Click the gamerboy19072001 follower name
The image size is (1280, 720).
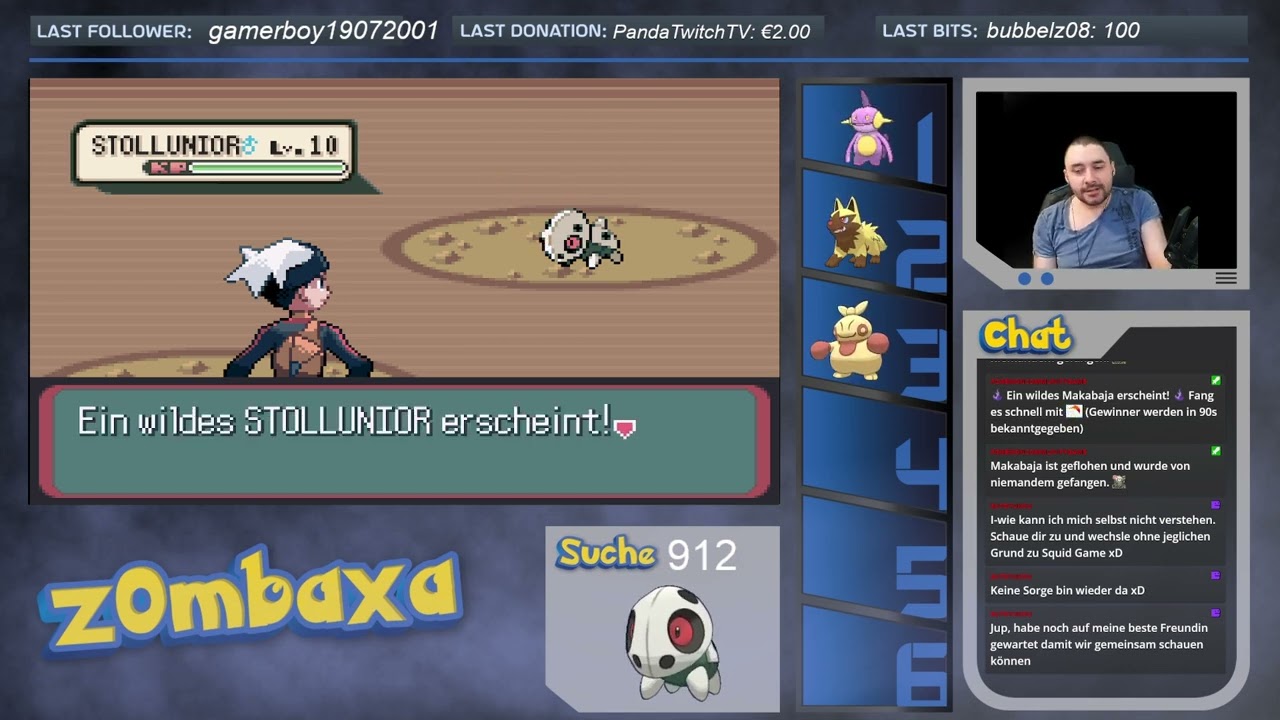320,30
